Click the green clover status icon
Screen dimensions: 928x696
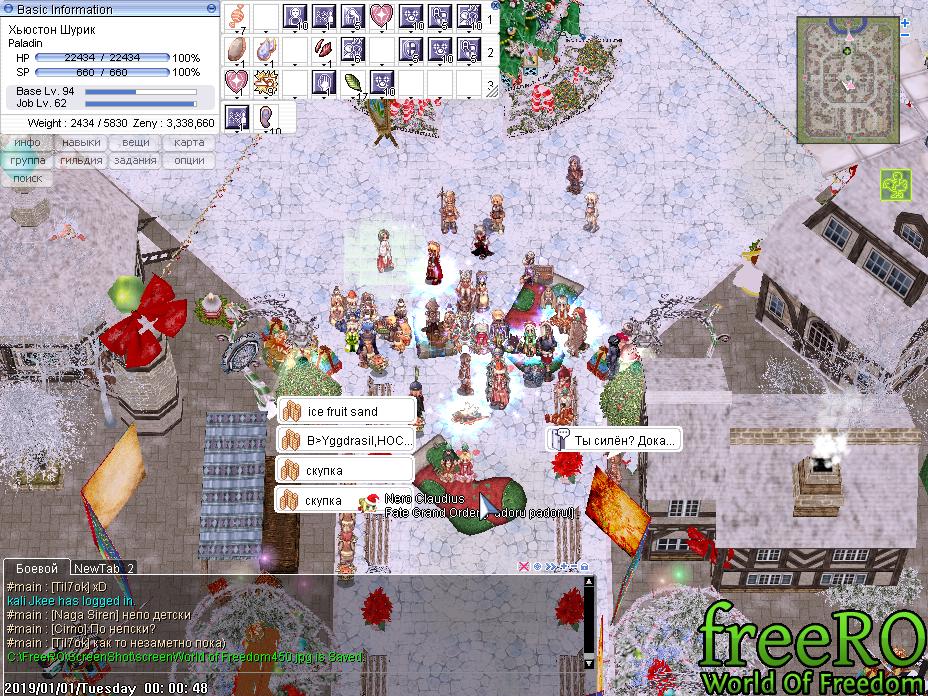[894, 184]
